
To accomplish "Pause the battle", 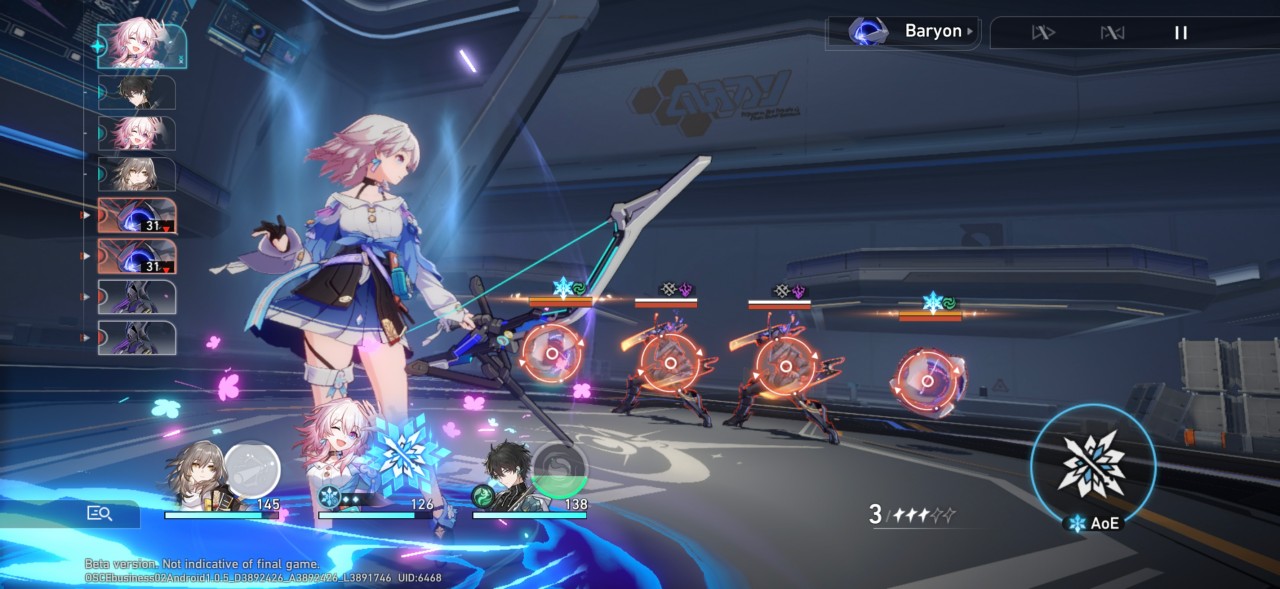I will pyautogui.click(x=1180, y=33).
